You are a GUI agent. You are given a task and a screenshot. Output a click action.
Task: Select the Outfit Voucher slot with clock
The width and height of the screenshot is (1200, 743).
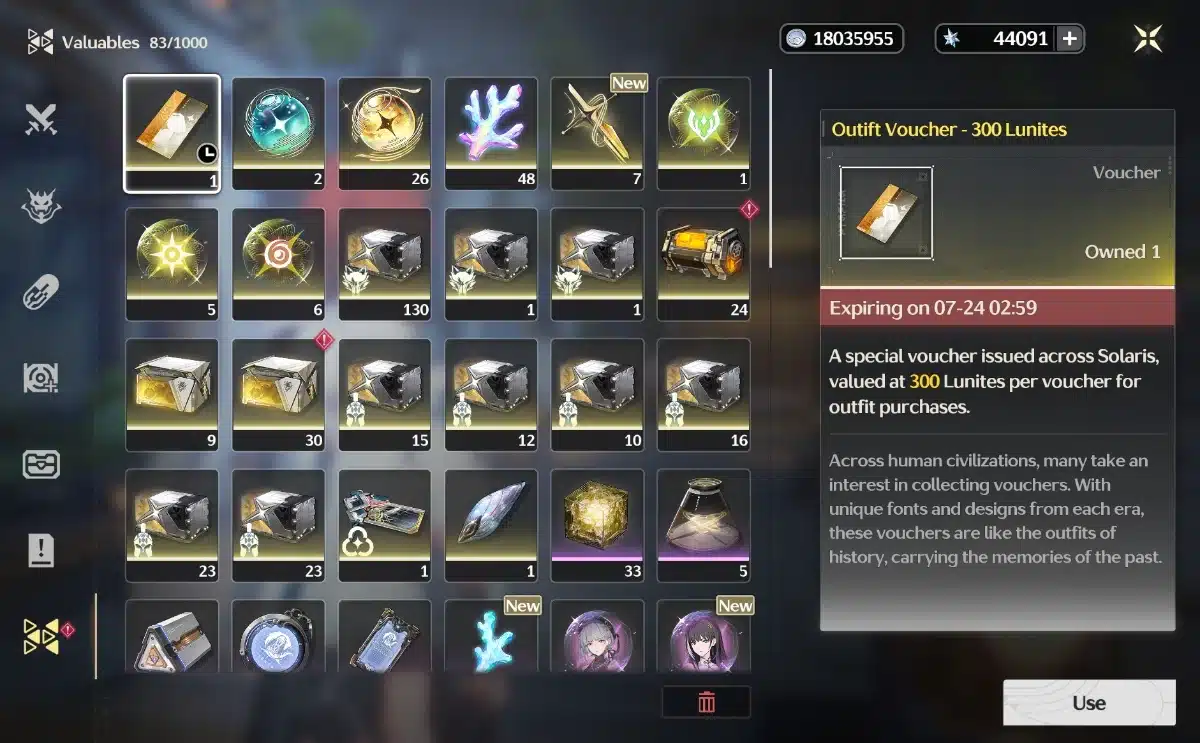click(172, 133)
